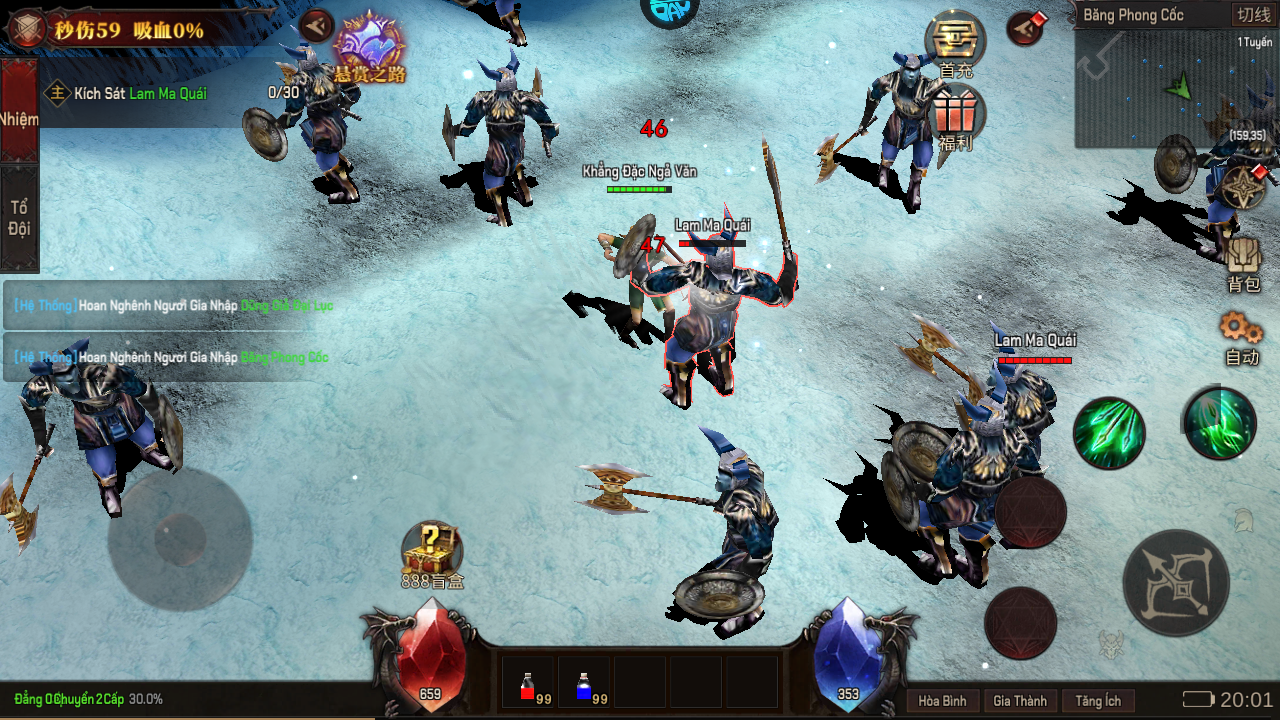The height and width of the screenshot is (720, 1280).
Task: Open the 福利 gift box rewards
Action: pyautogui.click(x=956, y=114)
